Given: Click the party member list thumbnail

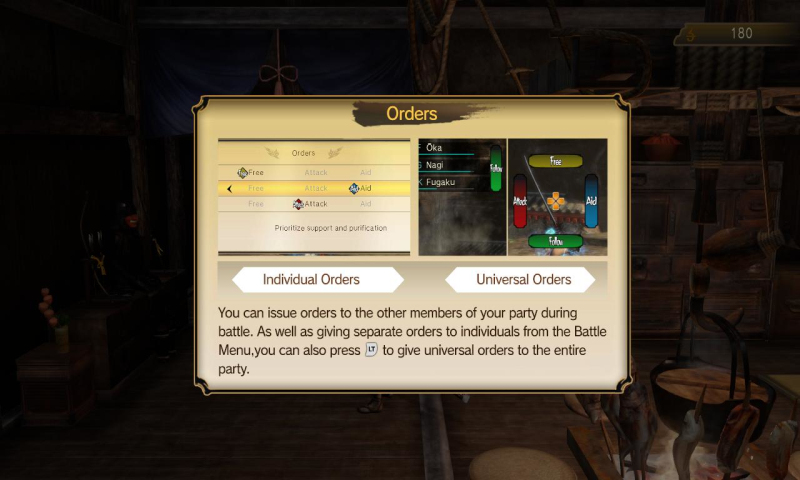Looking at the screenshot, I should tap(461, 197).
